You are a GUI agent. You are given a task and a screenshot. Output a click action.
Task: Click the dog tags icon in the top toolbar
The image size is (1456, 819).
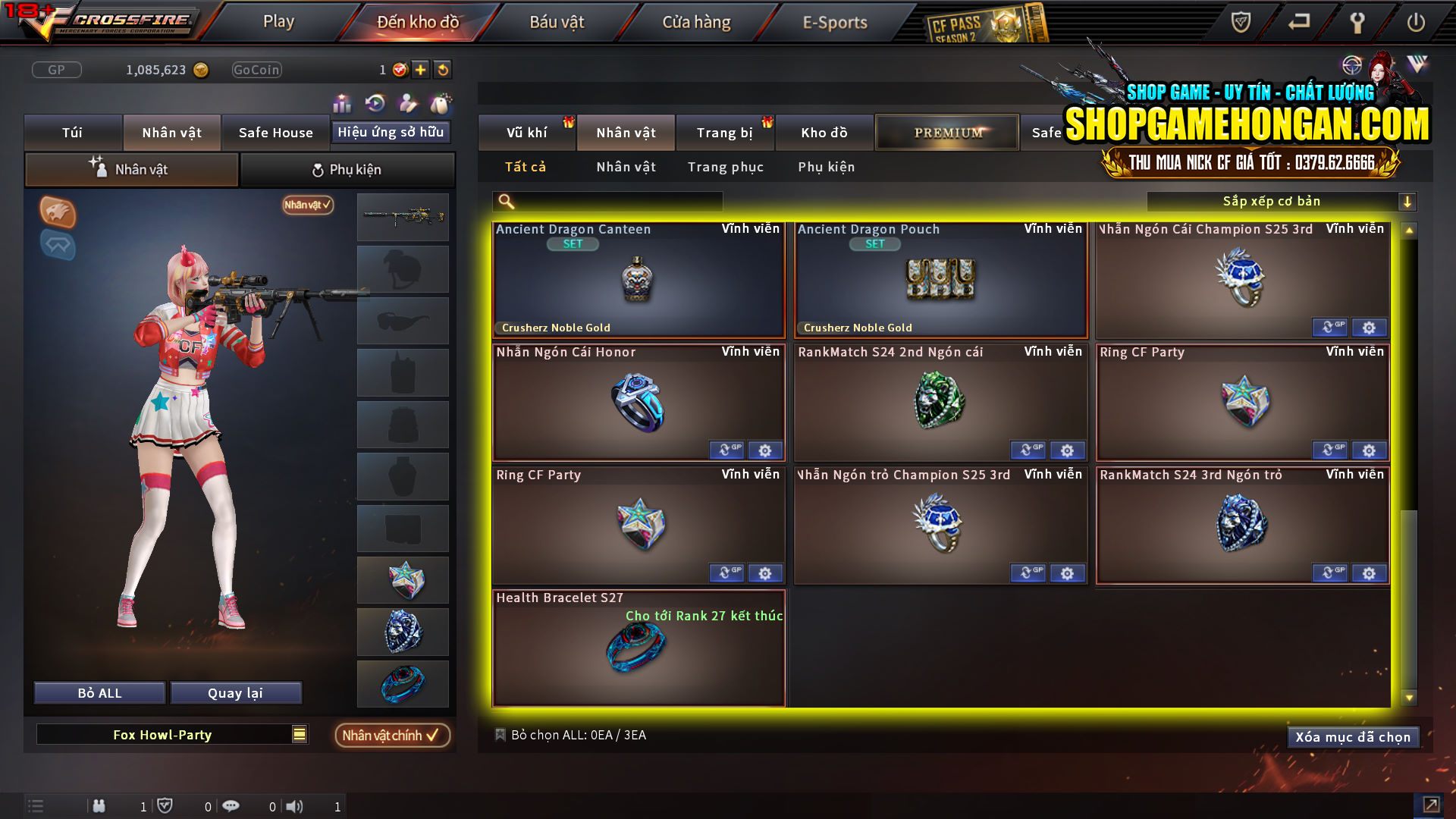tap(440, 103)
